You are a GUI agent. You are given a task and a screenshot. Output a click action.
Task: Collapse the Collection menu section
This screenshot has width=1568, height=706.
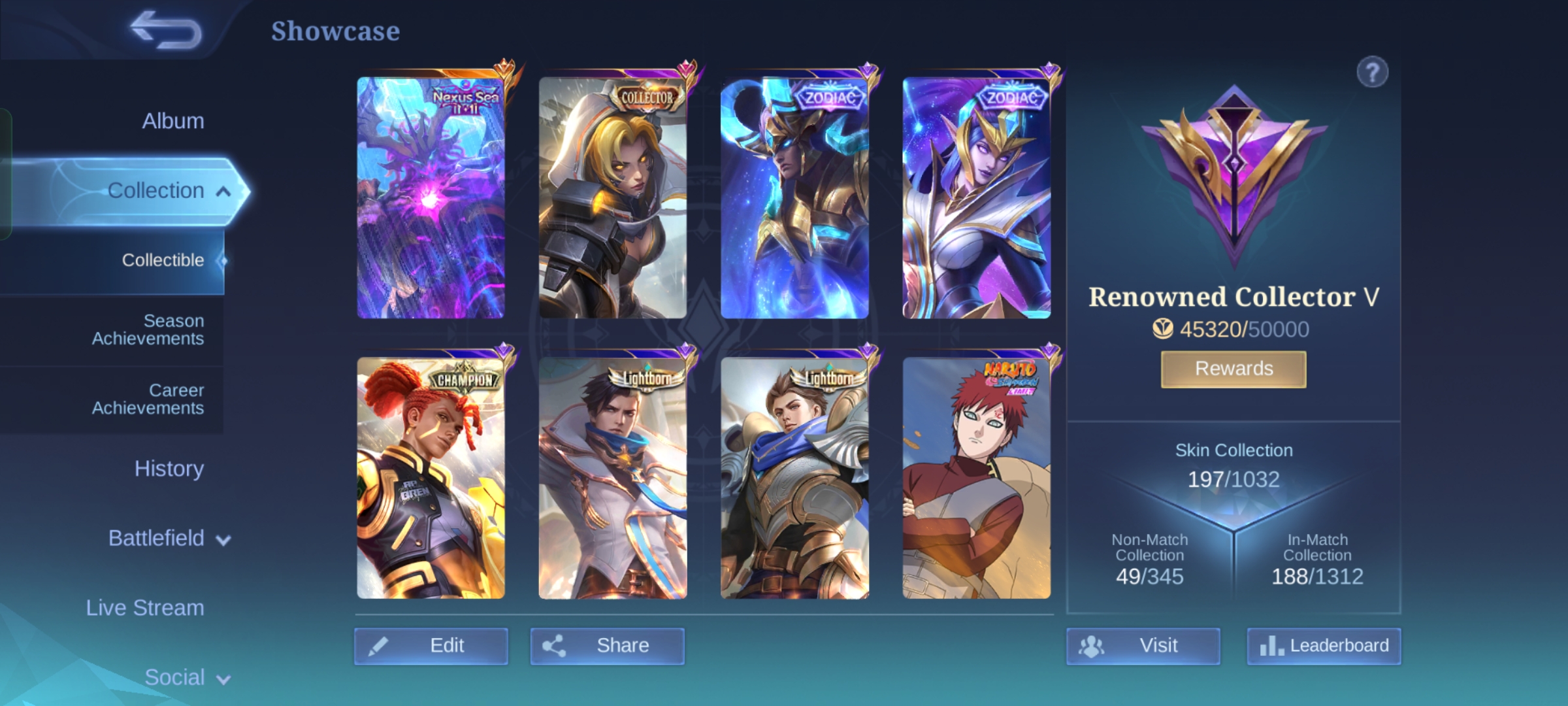click(223, 191)
